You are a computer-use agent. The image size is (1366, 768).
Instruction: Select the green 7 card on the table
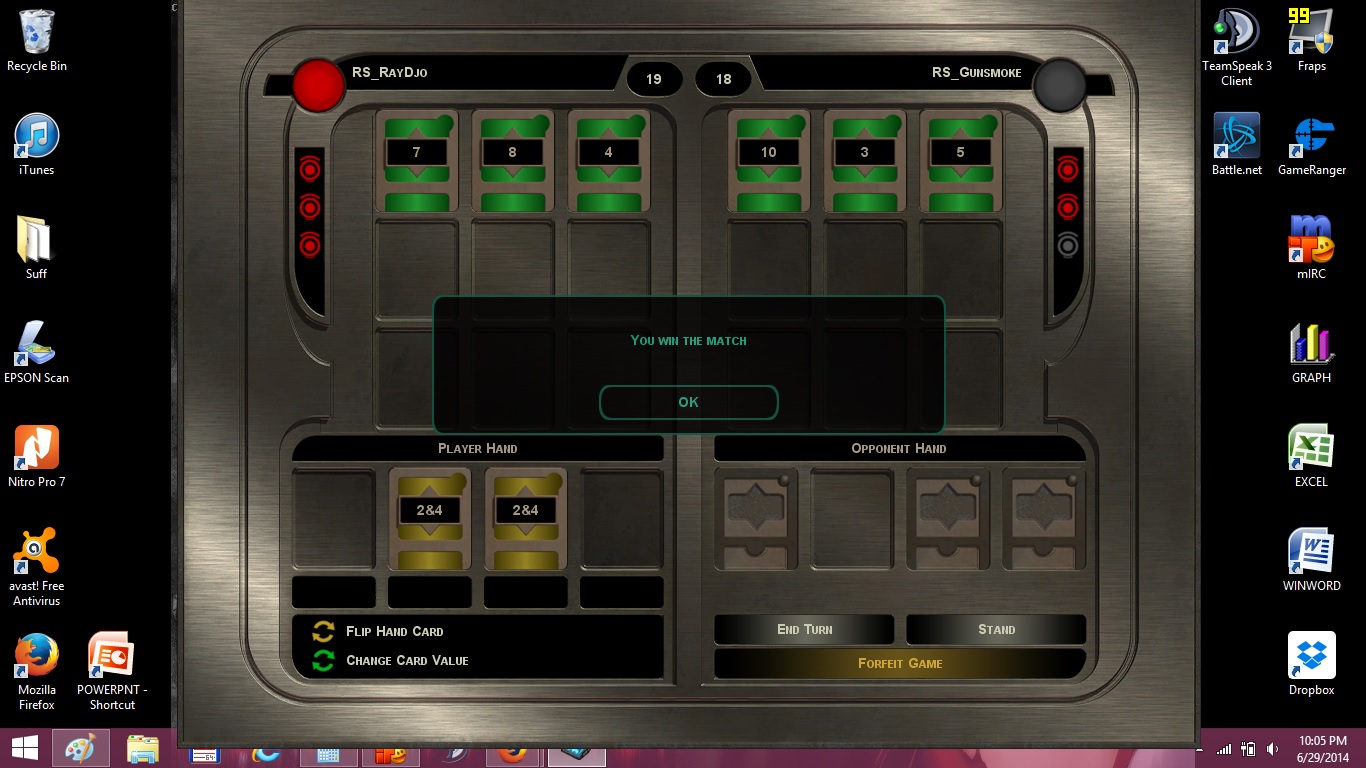[416, 160]
